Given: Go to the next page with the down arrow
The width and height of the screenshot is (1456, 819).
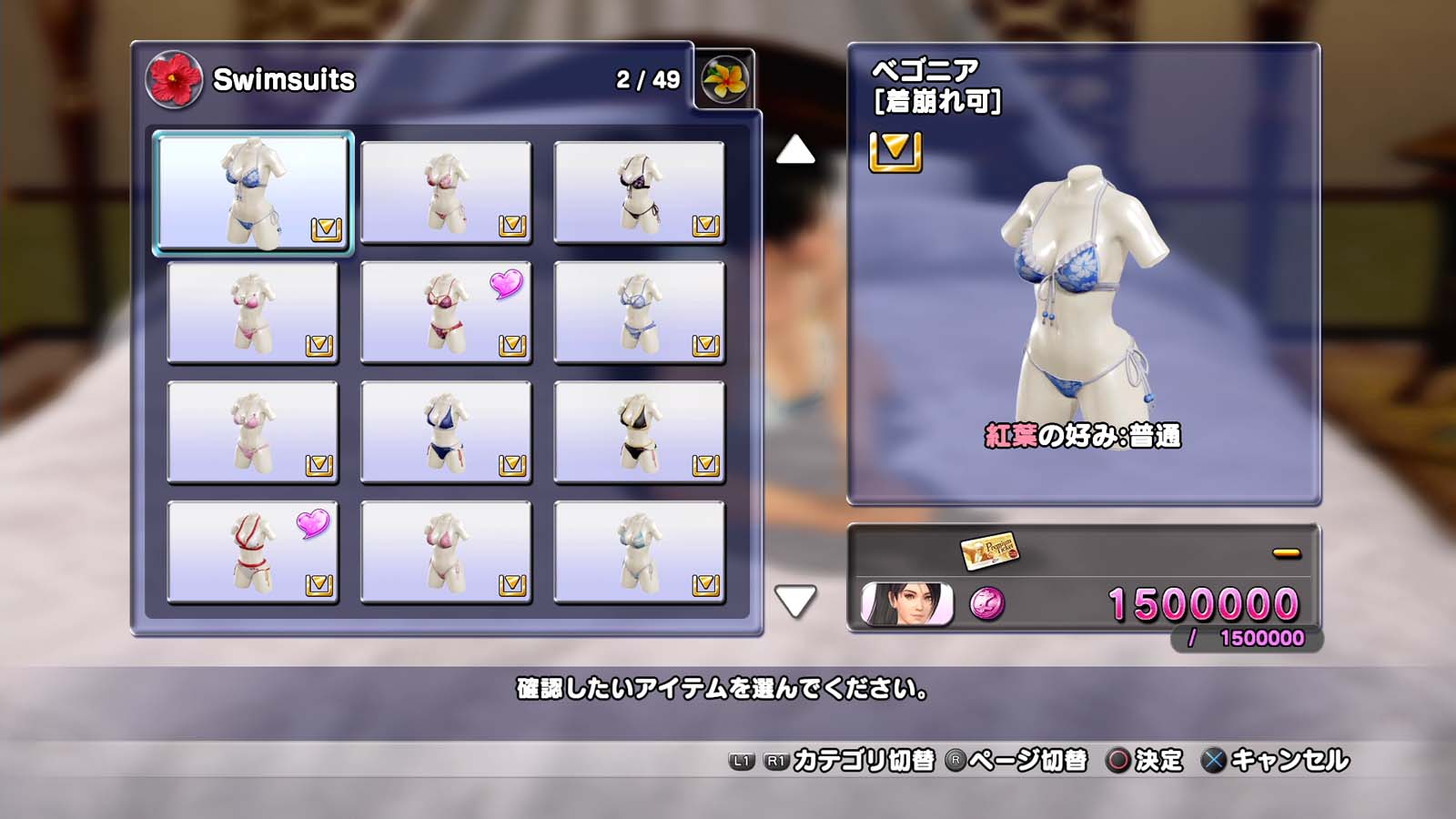Looking at the screenshot, I should [795, 601].
